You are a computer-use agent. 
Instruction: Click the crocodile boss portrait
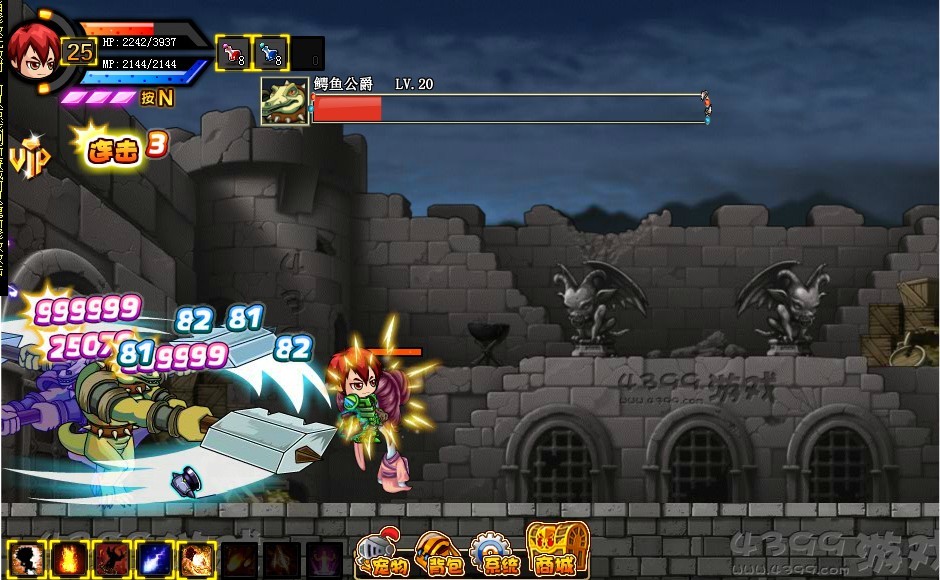pos(284,101)
